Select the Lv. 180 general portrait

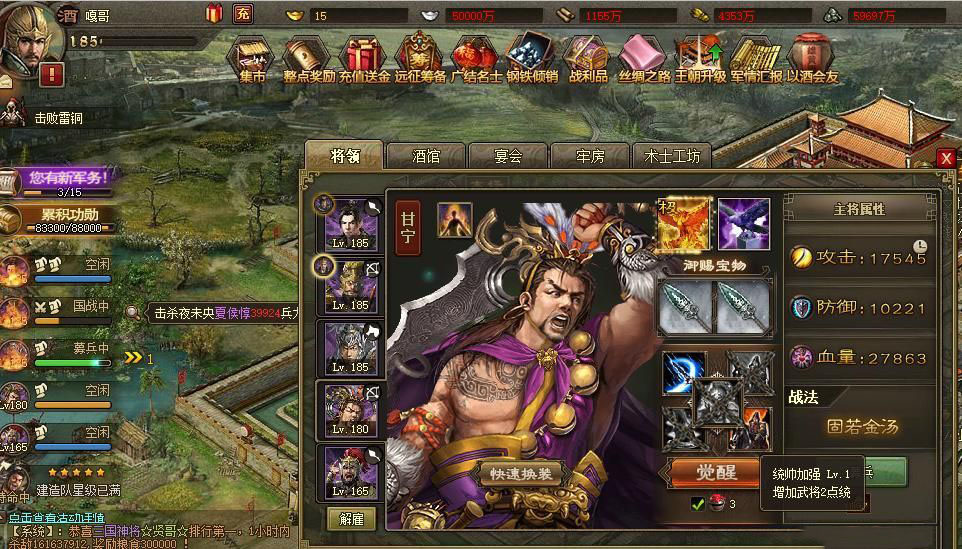tap(351, 408)
